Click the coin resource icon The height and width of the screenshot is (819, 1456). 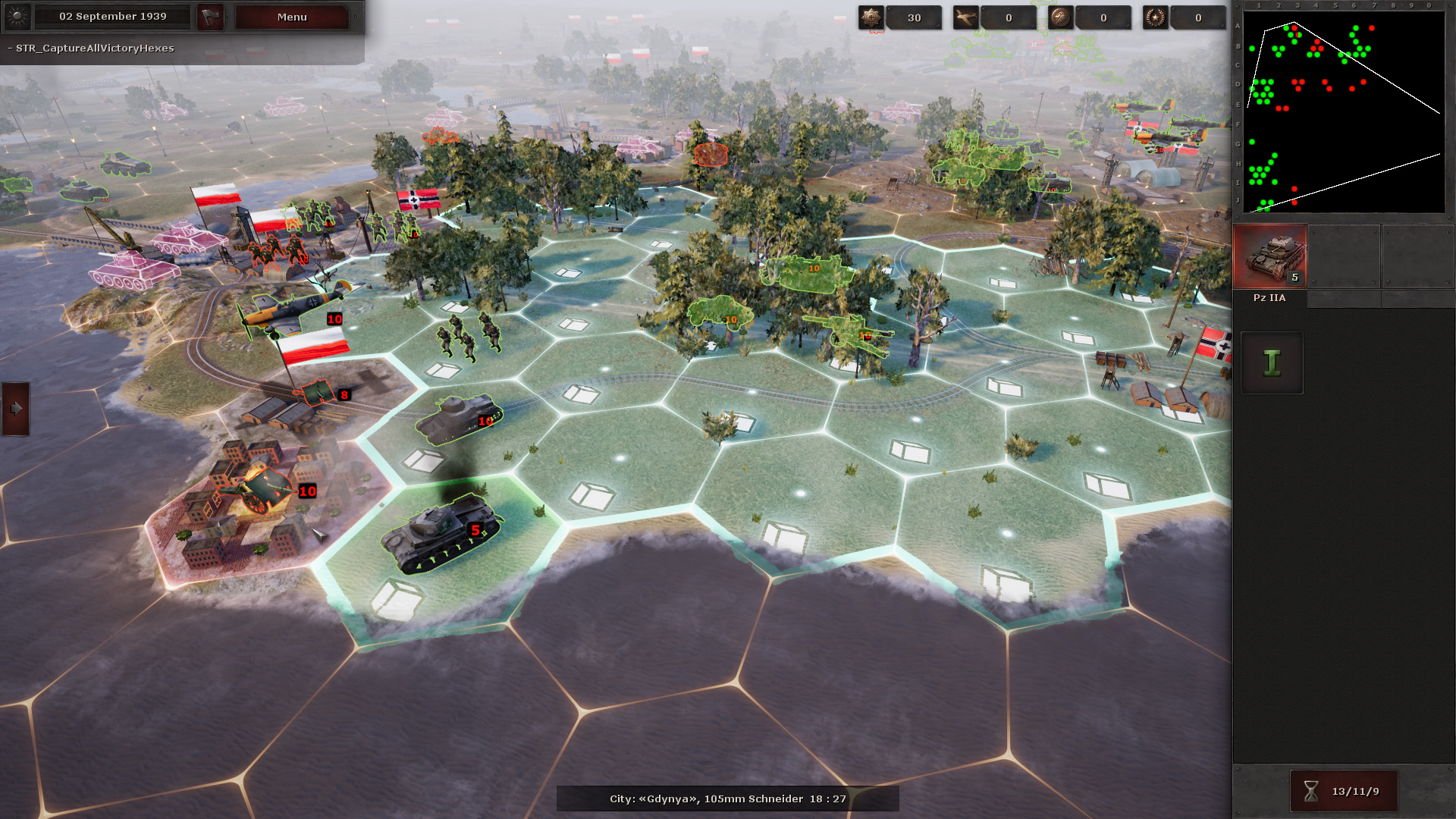point(1060,17)
